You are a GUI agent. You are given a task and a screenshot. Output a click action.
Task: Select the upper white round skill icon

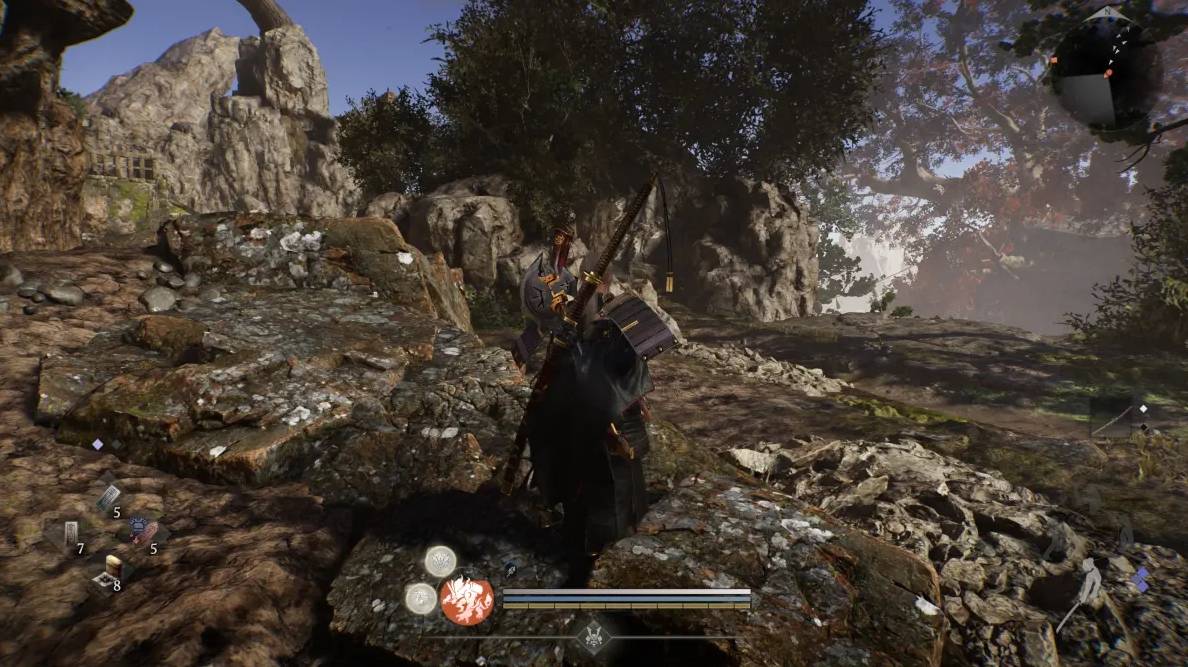[440, 561]
